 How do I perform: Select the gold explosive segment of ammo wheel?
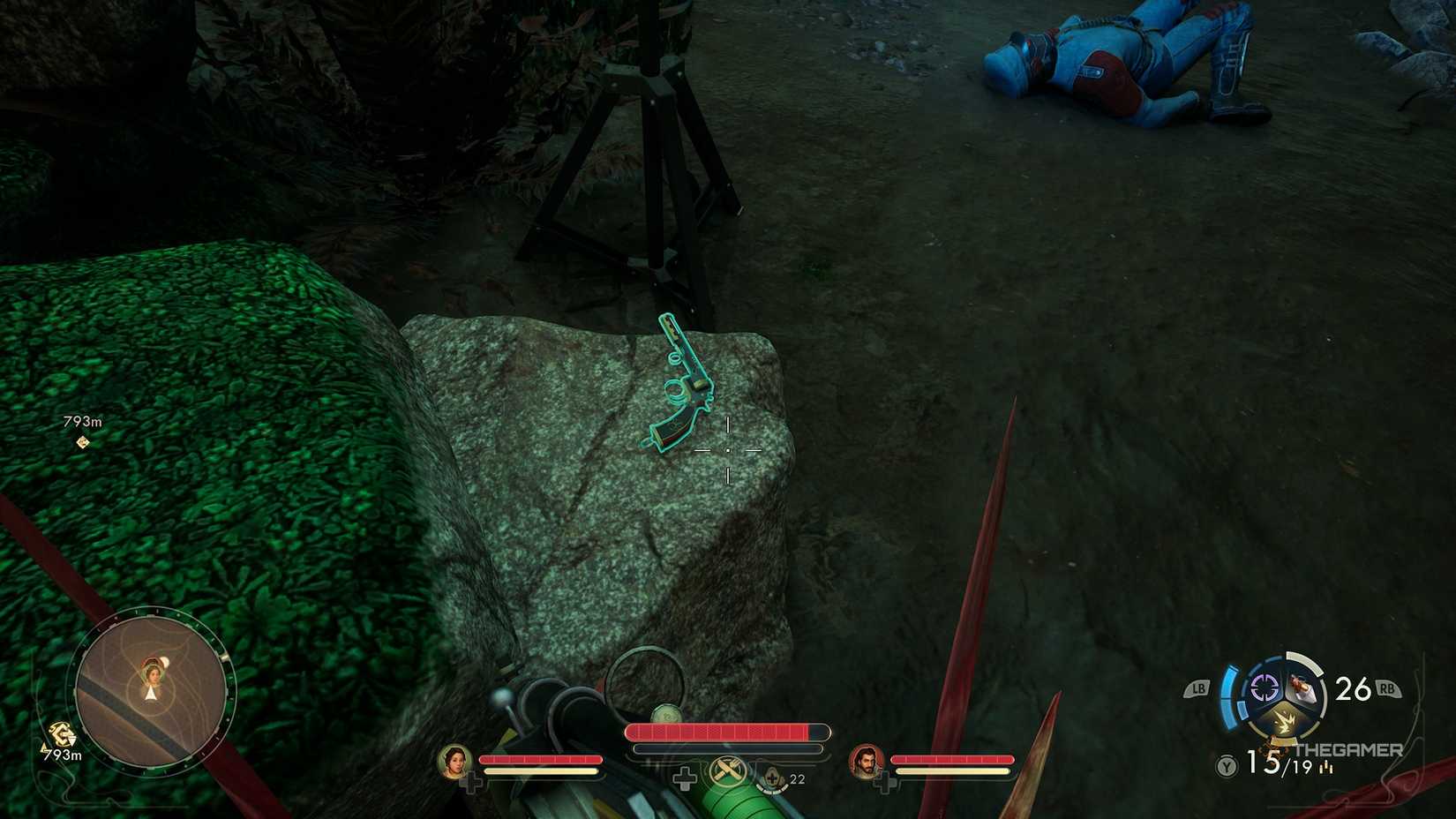click(x=1284, y=721)
